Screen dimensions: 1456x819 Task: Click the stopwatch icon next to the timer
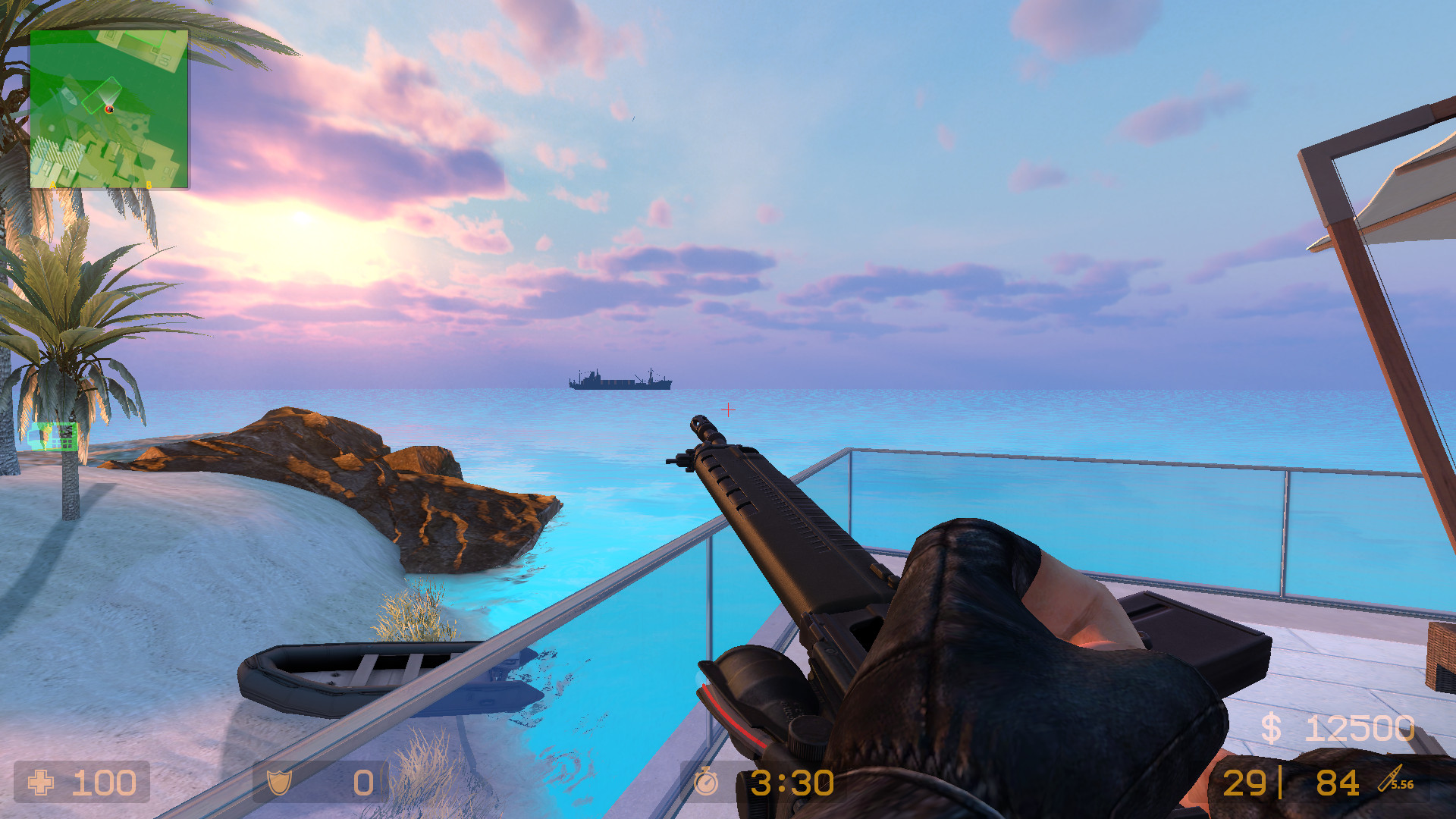[x=706, y=783]
